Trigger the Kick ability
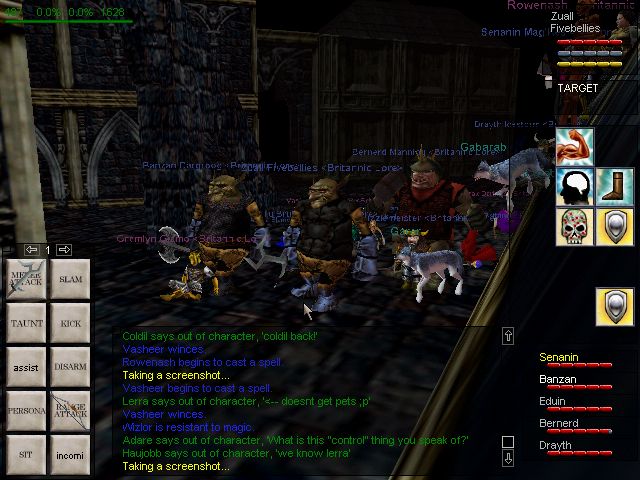 point(70,324)
